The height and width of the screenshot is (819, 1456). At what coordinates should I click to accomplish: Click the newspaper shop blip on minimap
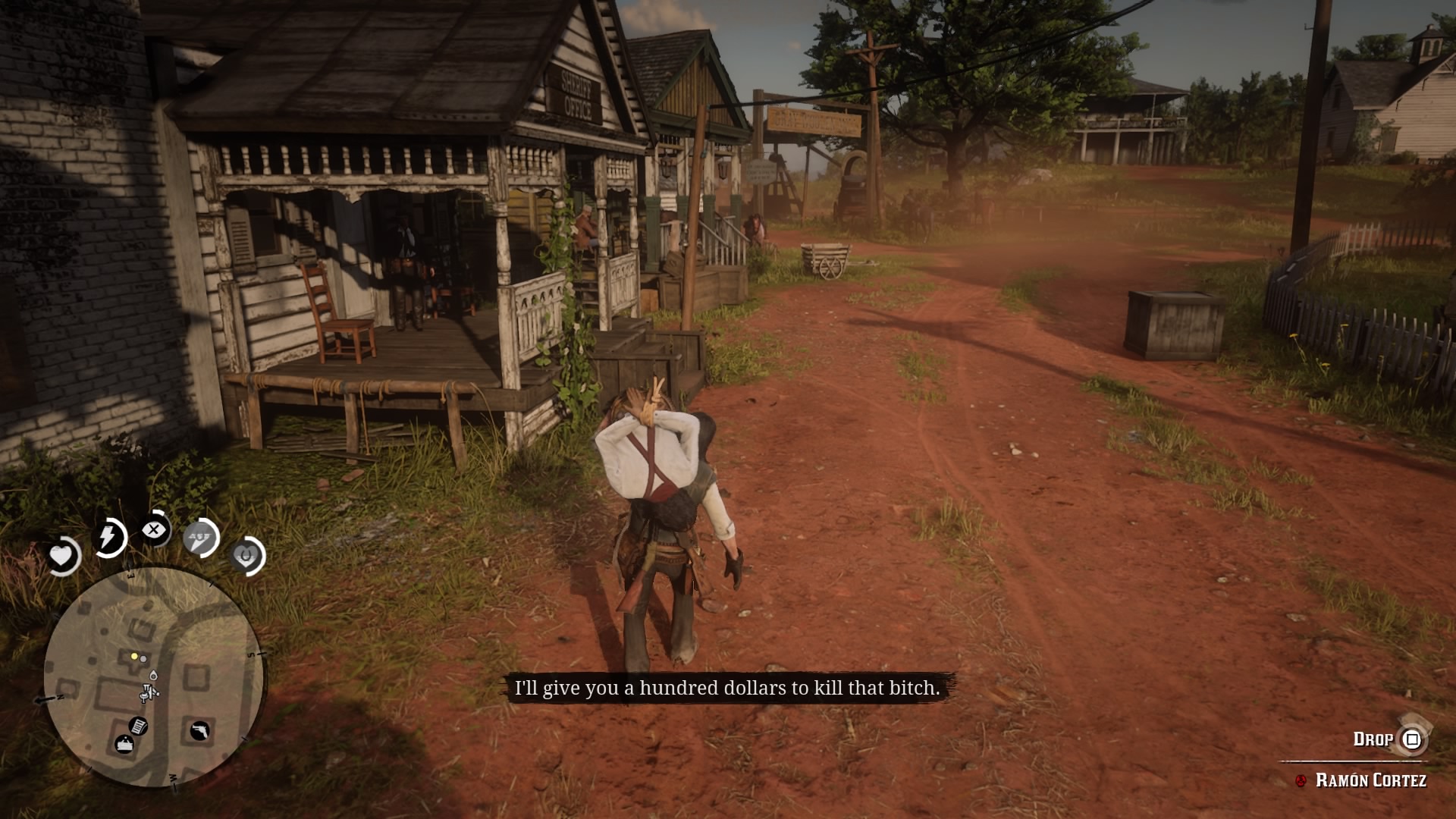pyautogui.click(x=137, y=727)
